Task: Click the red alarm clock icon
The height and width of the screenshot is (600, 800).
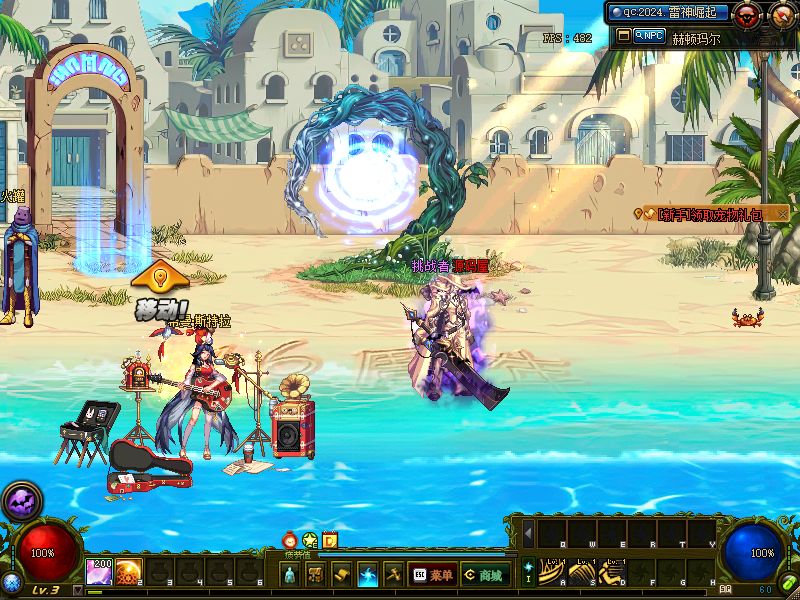Action: click(x=289, y=541)
